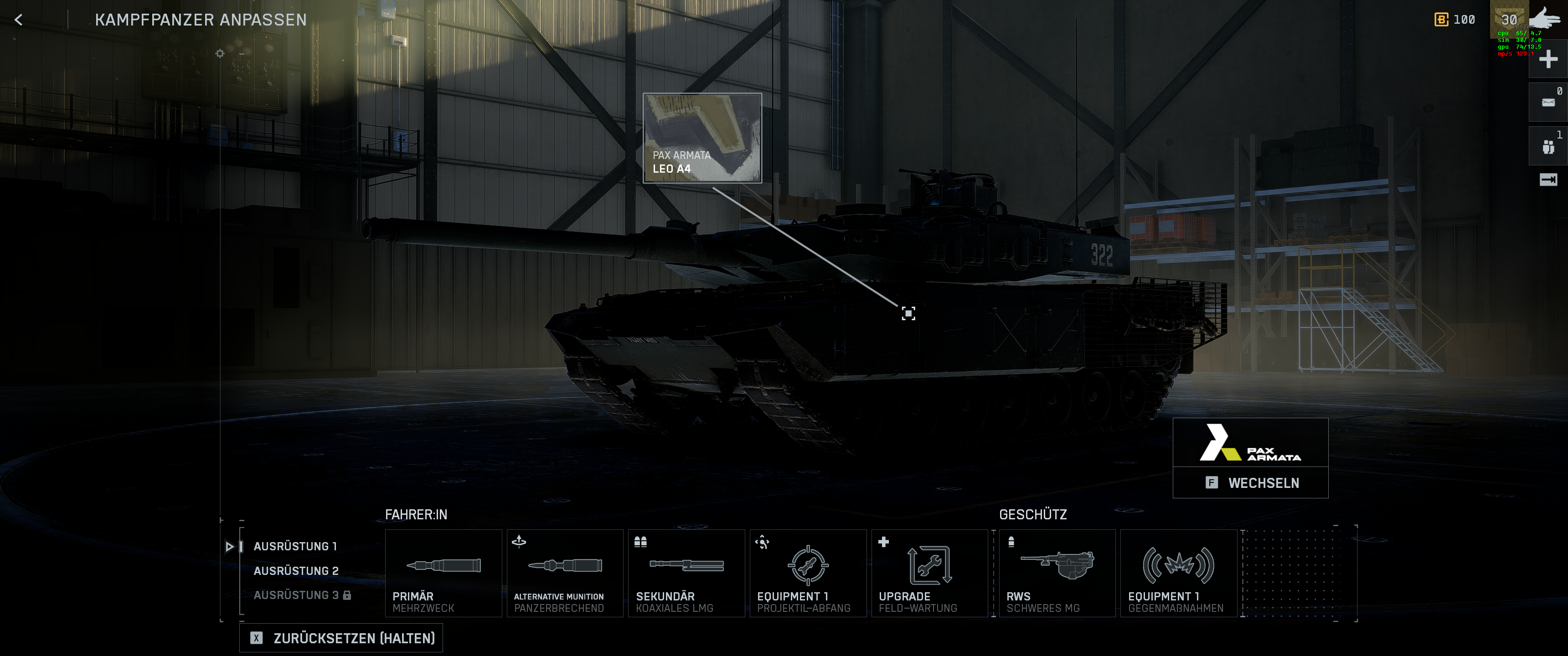Screen dimensions: 1568x656
Task: Open the Alternative Munition Panzerbrechend slot
Action: 565,573
